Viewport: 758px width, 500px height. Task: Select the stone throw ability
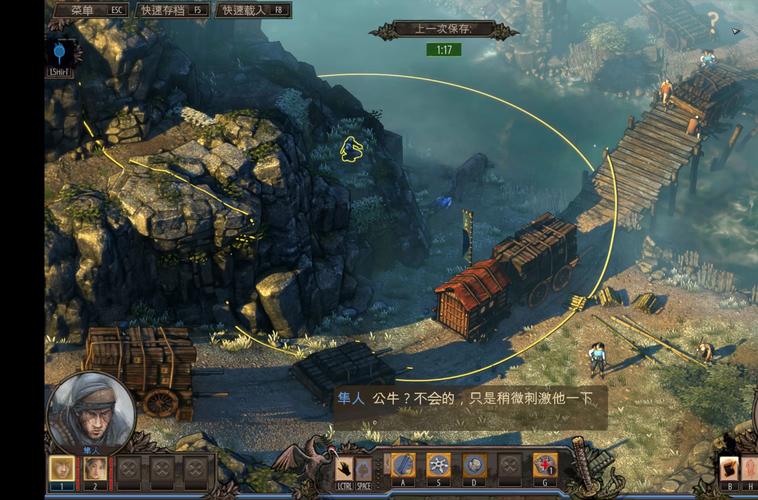[x=474, y=465]
